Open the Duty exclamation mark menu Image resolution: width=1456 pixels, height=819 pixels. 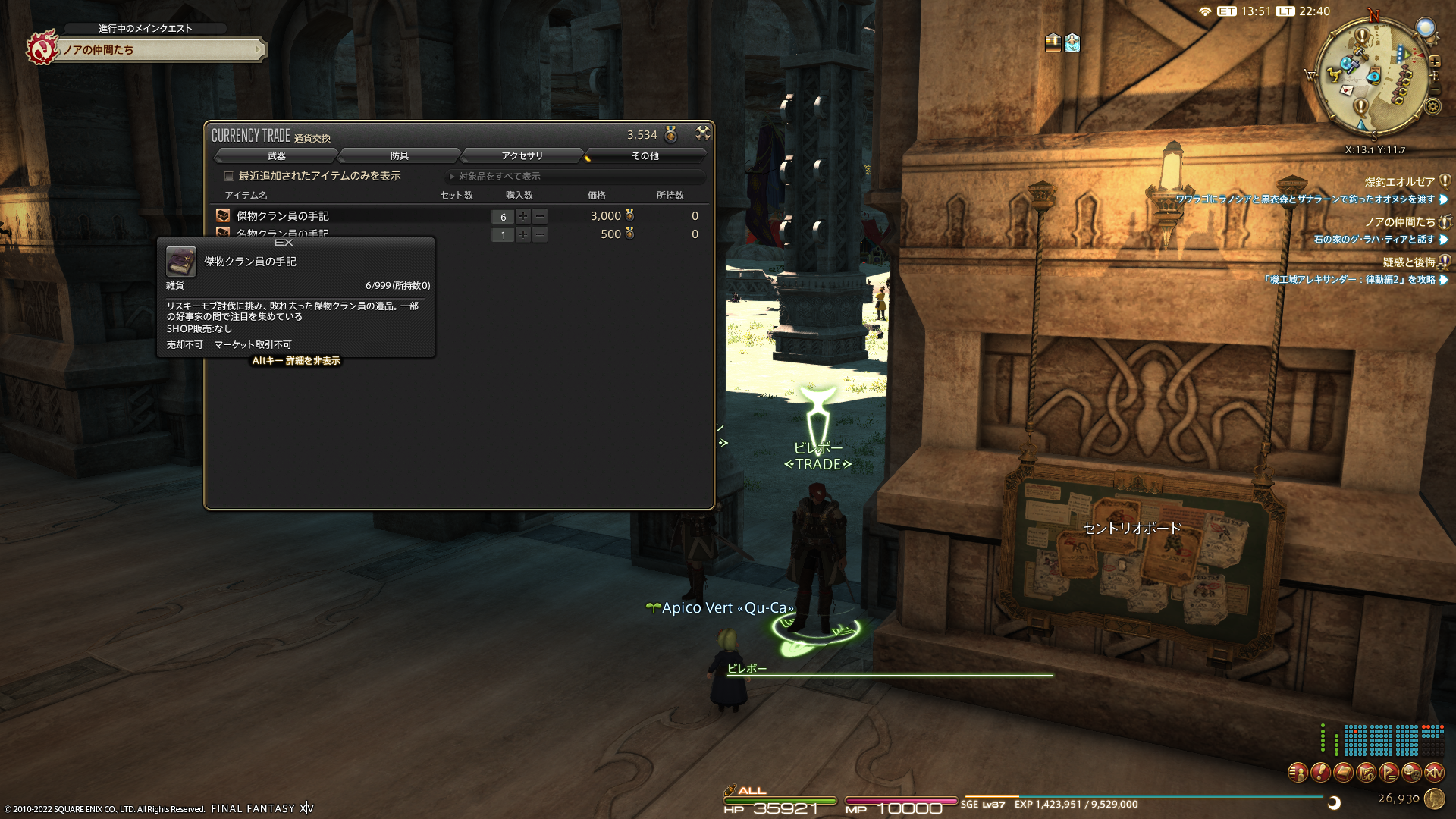pyautogui.click(x=1320, y=773)
